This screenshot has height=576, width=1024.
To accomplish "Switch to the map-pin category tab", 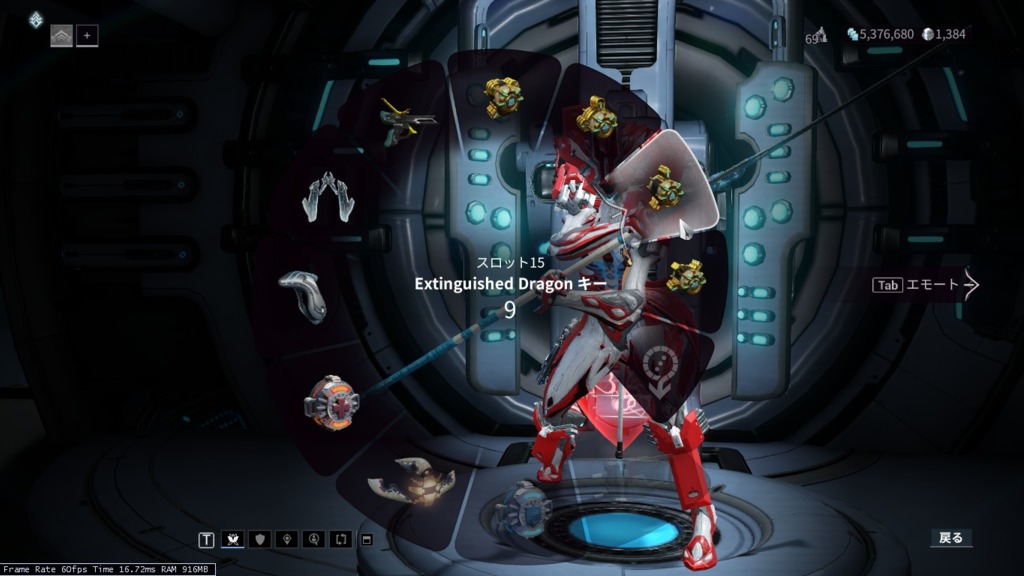I will coord(287,540).
